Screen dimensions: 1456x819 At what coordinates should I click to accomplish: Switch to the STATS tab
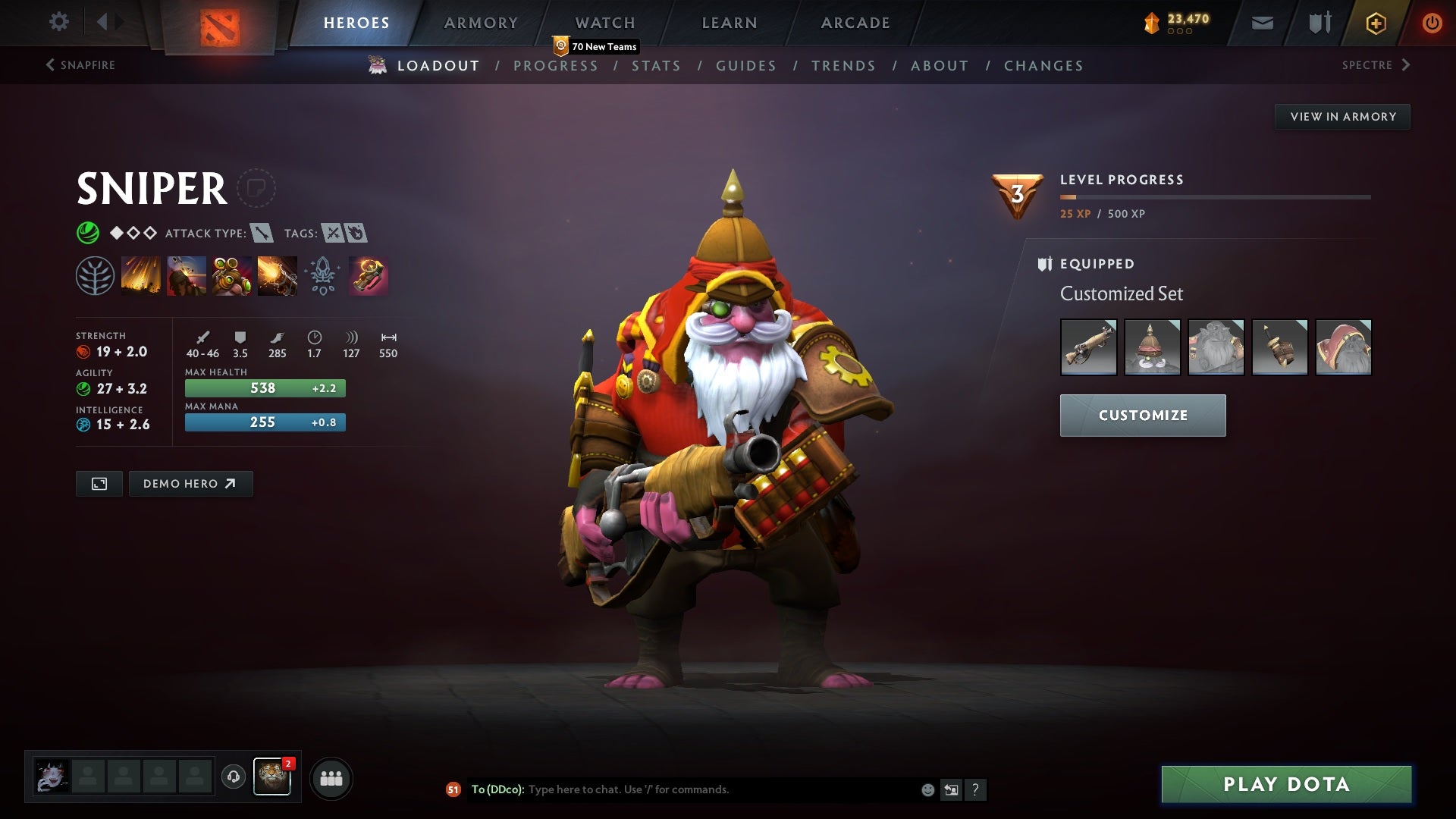(657, 66)
